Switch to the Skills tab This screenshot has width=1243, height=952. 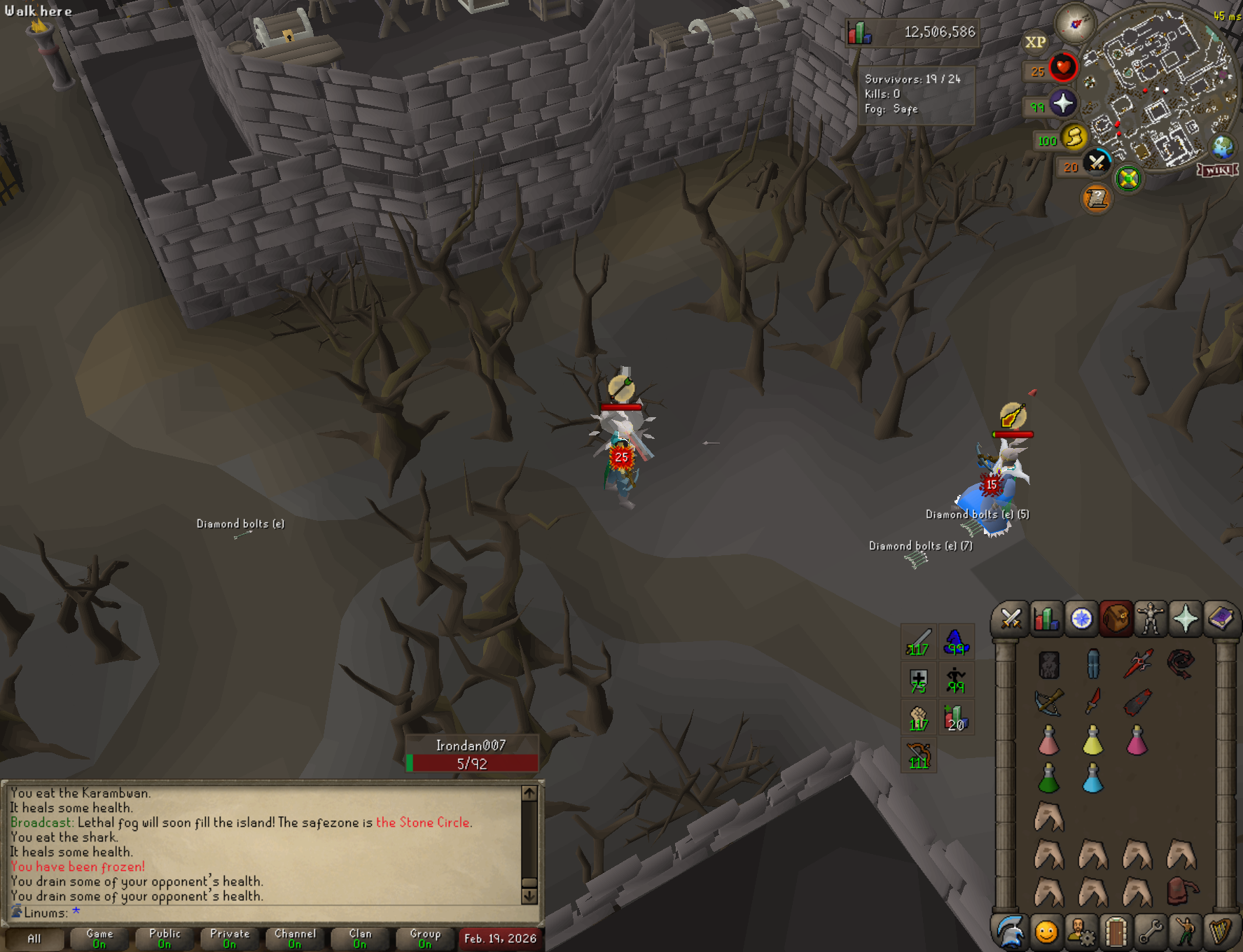(x=1046, y=619)
